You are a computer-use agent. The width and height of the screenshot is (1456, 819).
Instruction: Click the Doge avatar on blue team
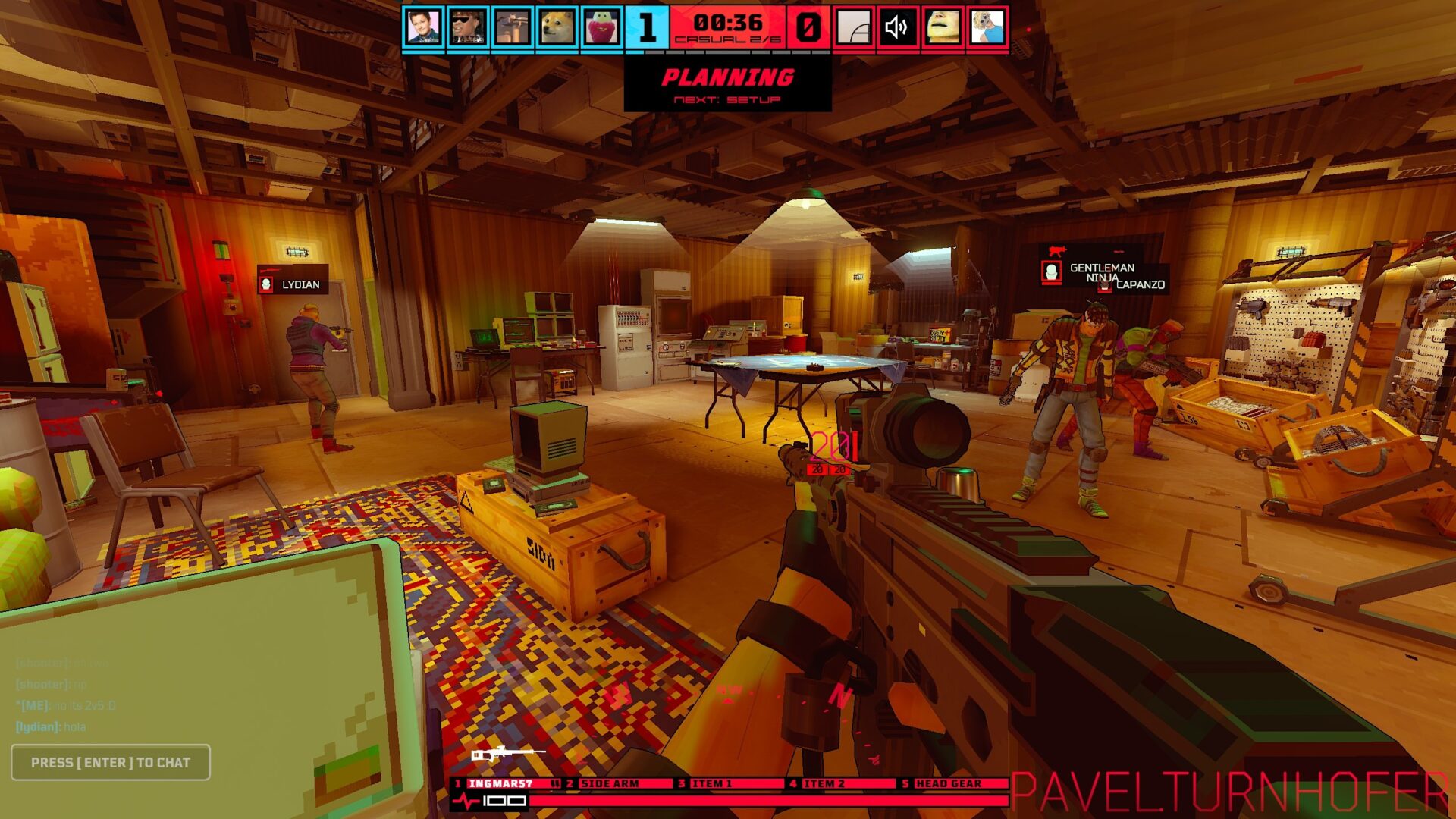(557, 28)
